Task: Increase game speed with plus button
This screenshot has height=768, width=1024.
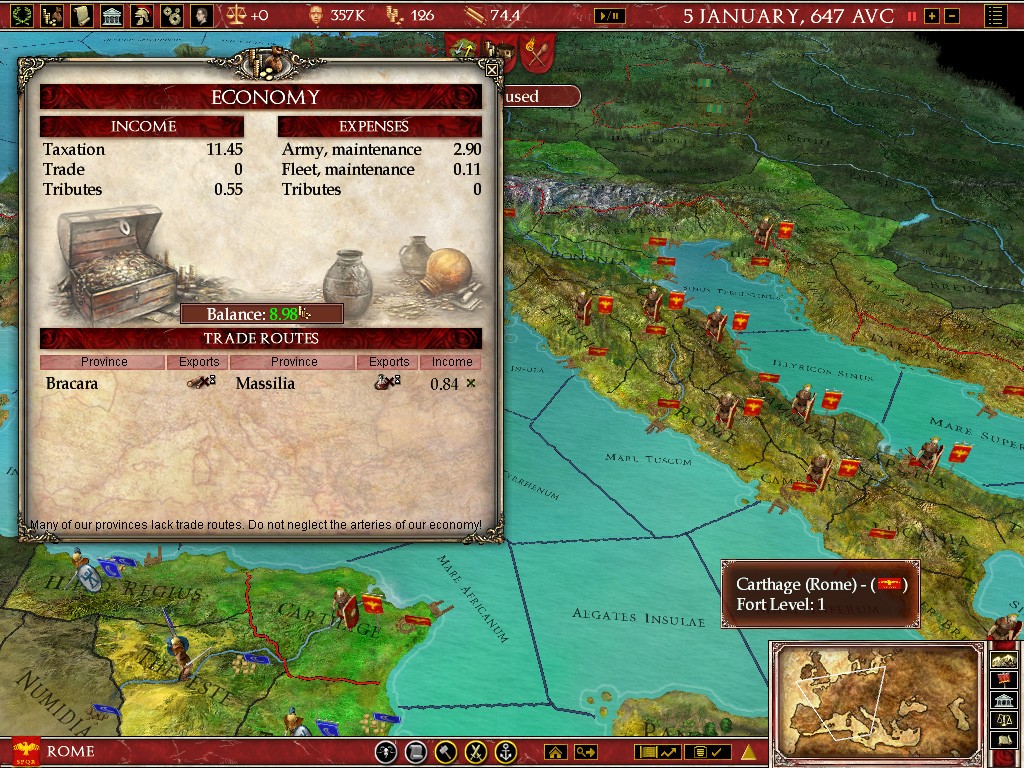Action: point(932,16)
